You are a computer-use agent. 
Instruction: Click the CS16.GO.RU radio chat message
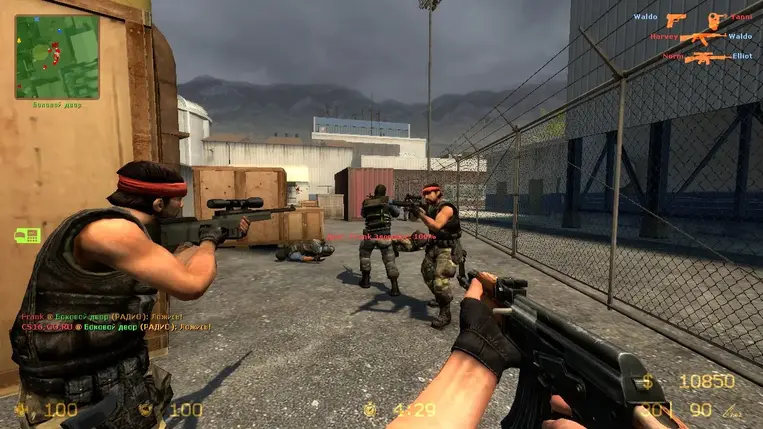(116, 327)
